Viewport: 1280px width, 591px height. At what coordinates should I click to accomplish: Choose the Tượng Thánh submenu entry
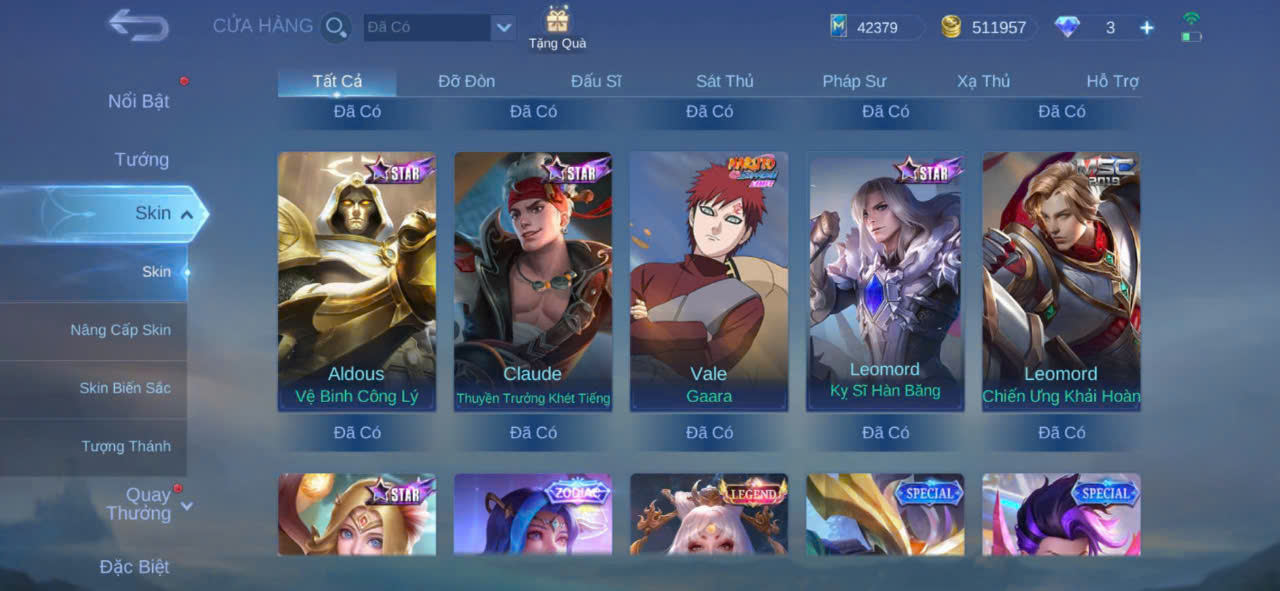pos(126,446)
